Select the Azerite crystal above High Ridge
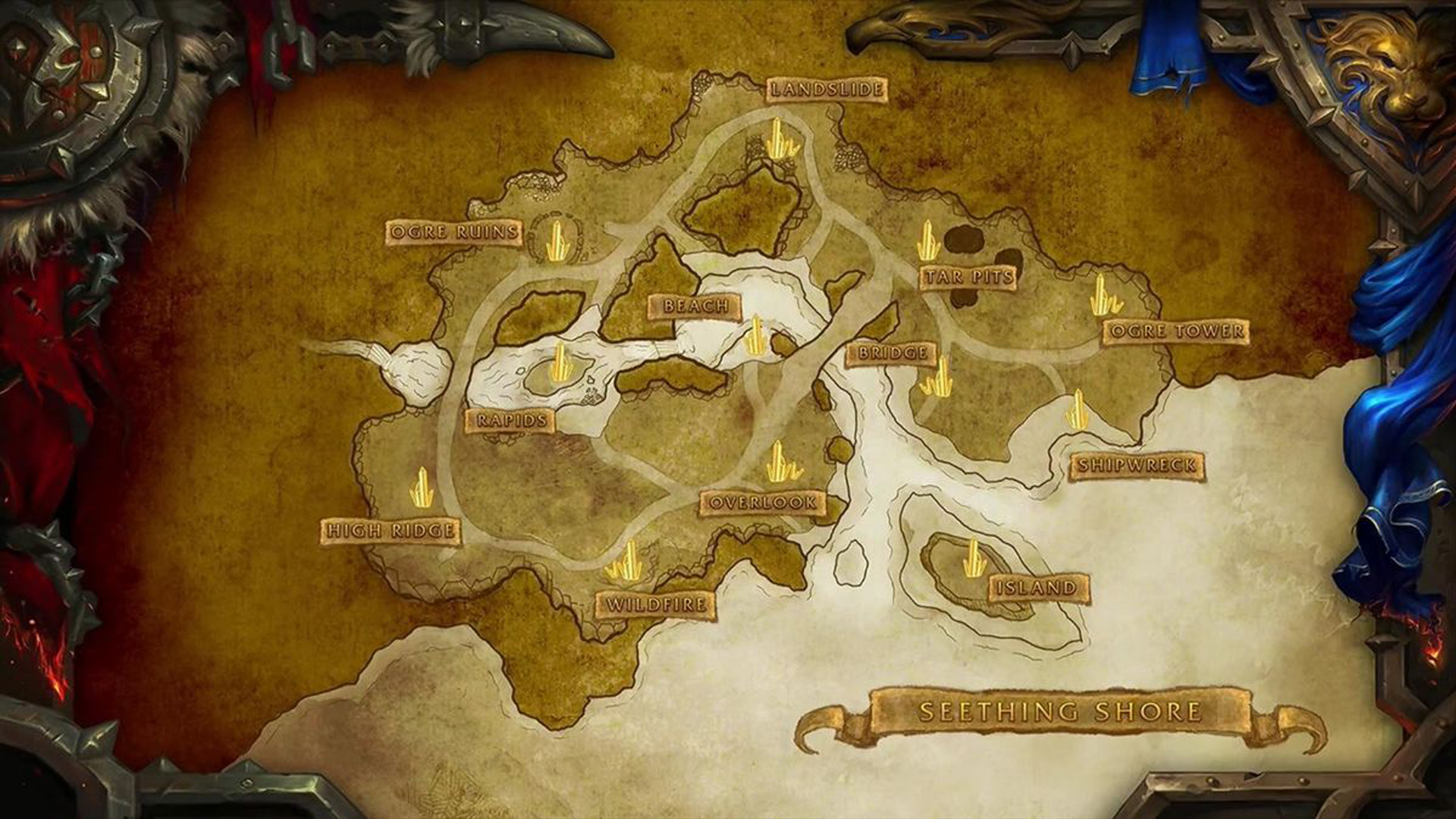This screenshot has width=1456, height=819. (x=419, y=485)
